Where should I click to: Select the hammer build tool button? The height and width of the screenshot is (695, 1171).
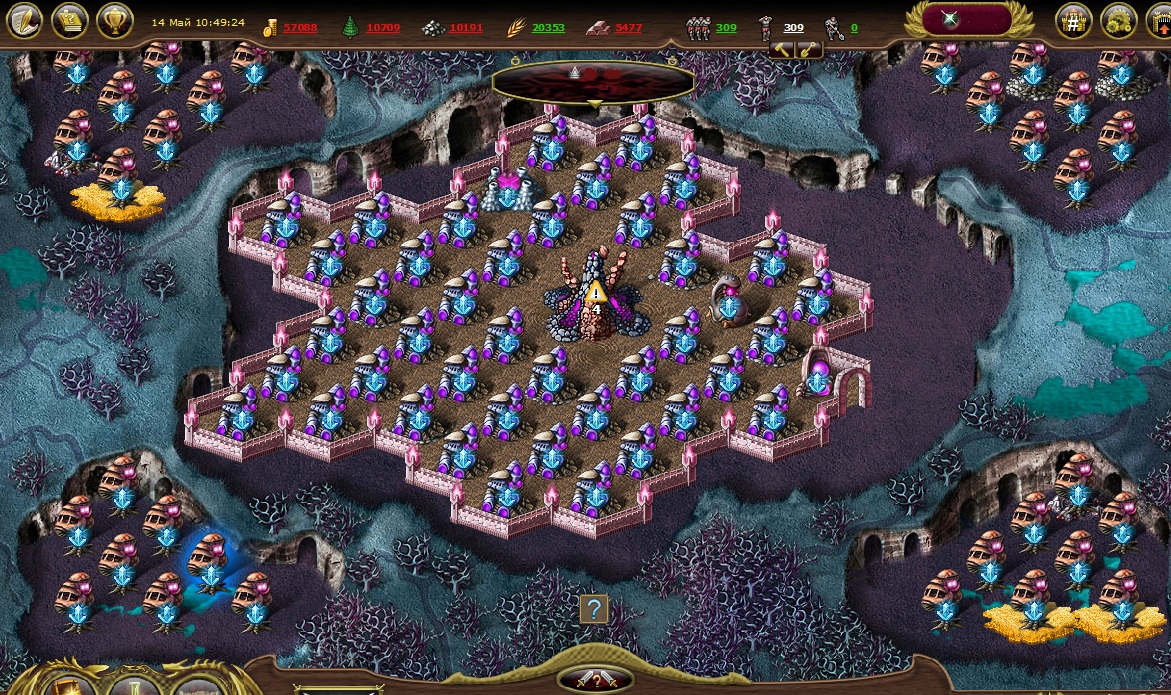point(783,49)
